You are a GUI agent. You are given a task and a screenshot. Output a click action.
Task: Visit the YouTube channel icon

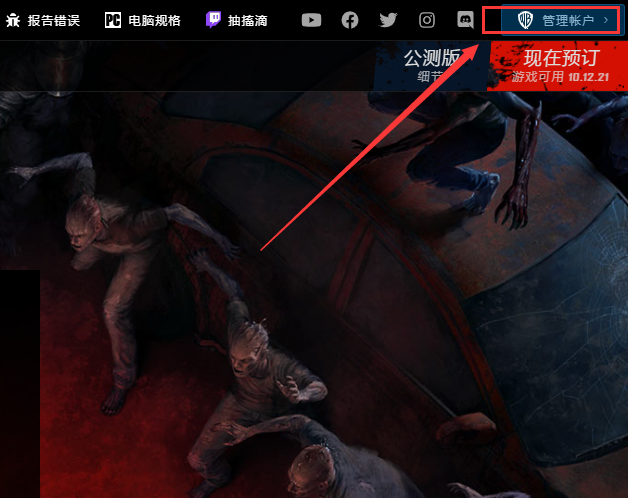[x=312, y=20]
